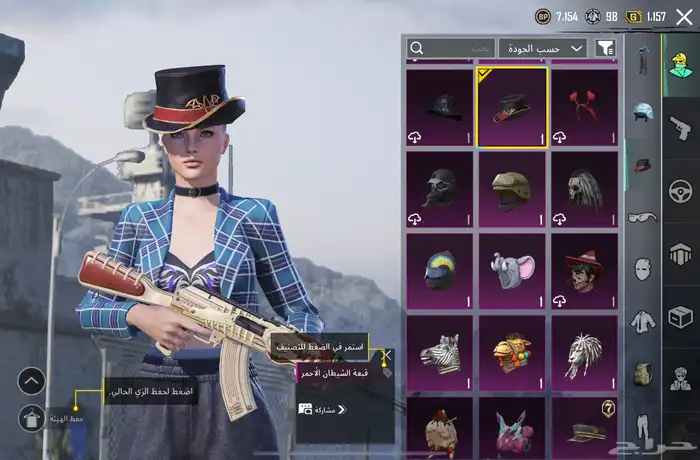
Task: Select the zebra head mask
Action: point(440,353)
